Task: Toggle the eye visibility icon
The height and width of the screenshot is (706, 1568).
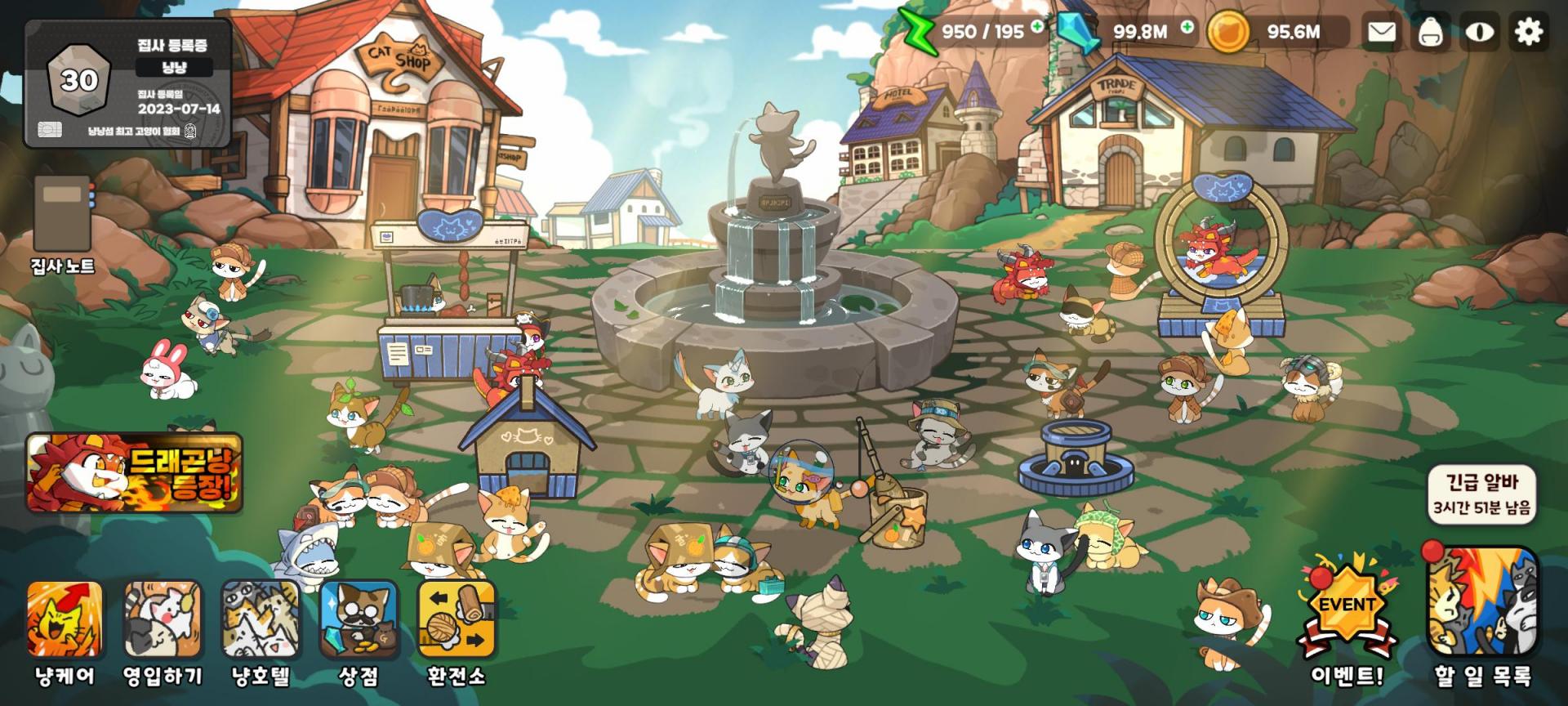Action: click(x=1480, y=32)
